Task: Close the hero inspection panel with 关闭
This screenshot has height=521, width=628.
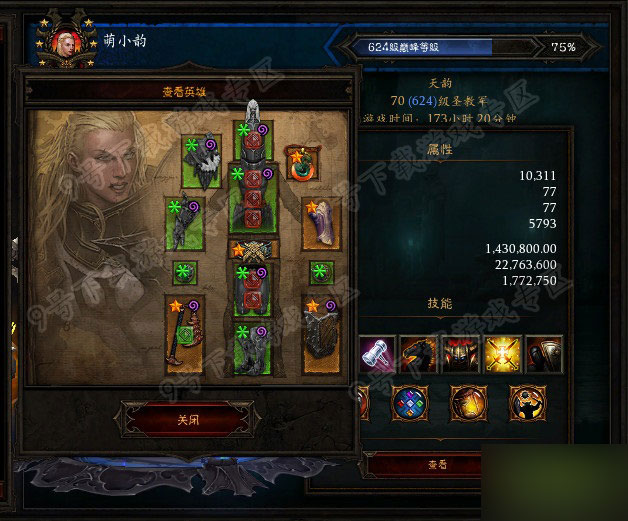Action: tap(188, 420)
